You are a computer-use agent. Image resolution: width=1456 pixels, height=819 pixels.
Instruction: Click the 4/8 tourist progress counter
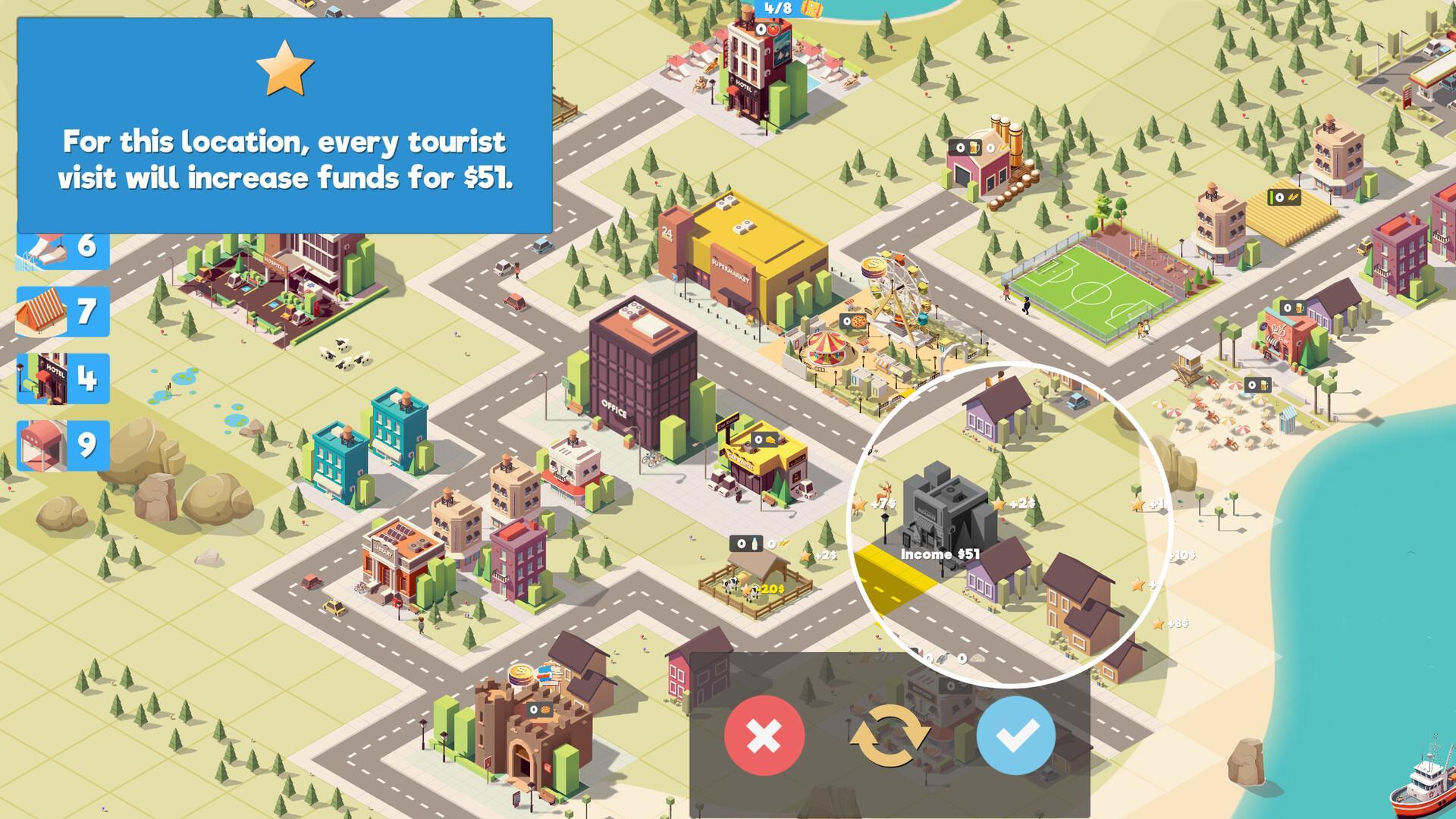pyautogui.click(x=778, y=9)
